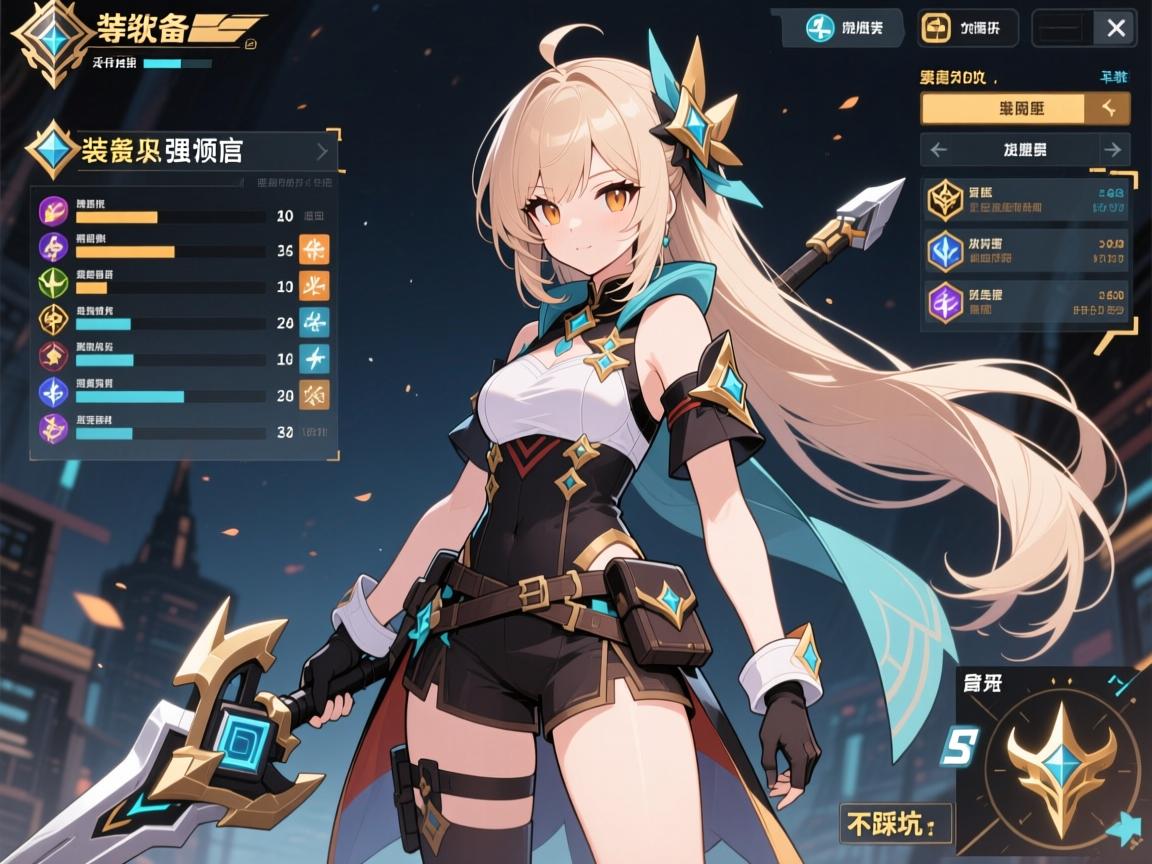Expand the chevron arrow on left panel header

[x=322, y=152]
